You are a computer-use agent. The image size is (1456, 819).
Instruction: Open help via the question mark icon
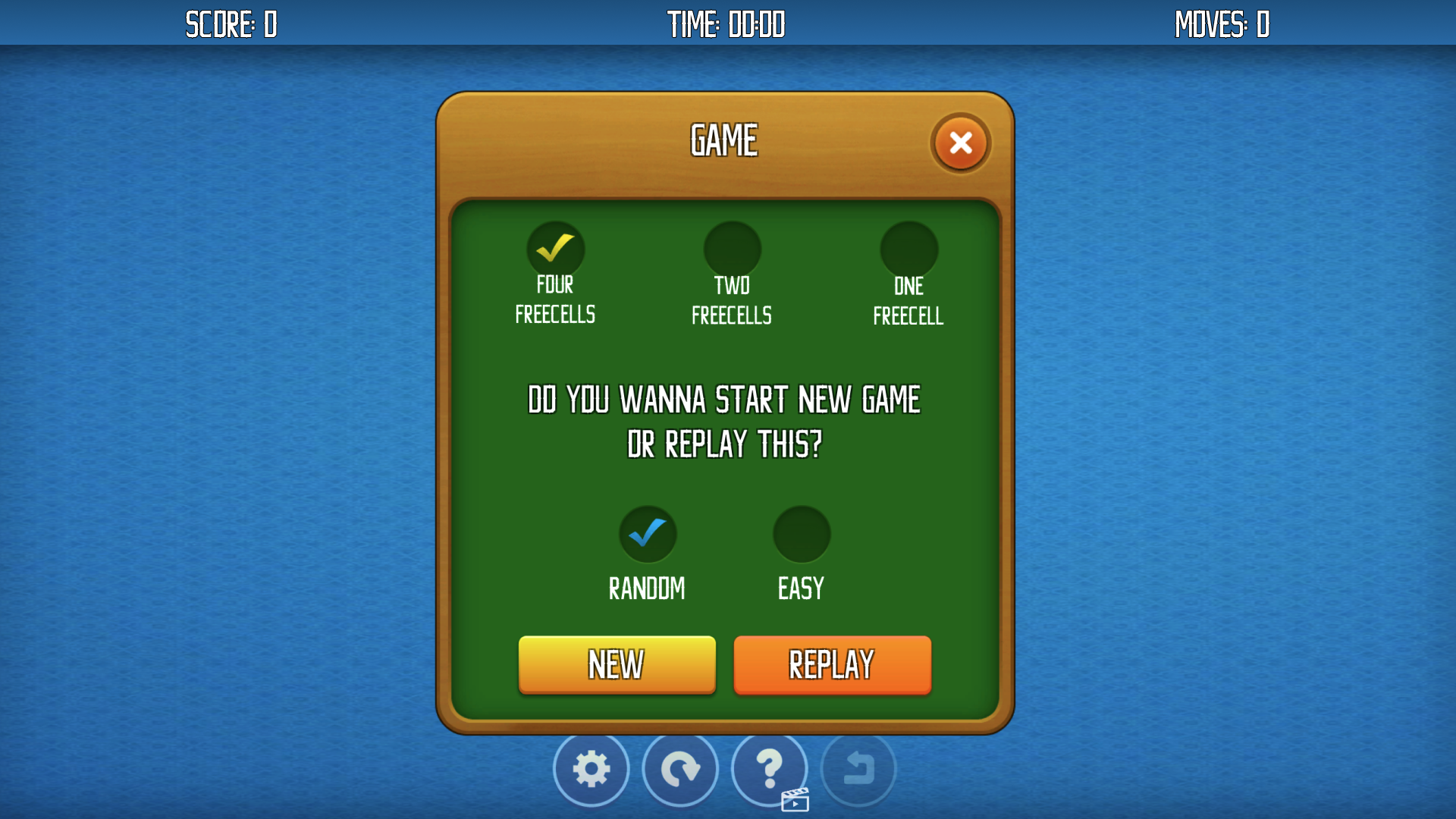click(769, 768)
